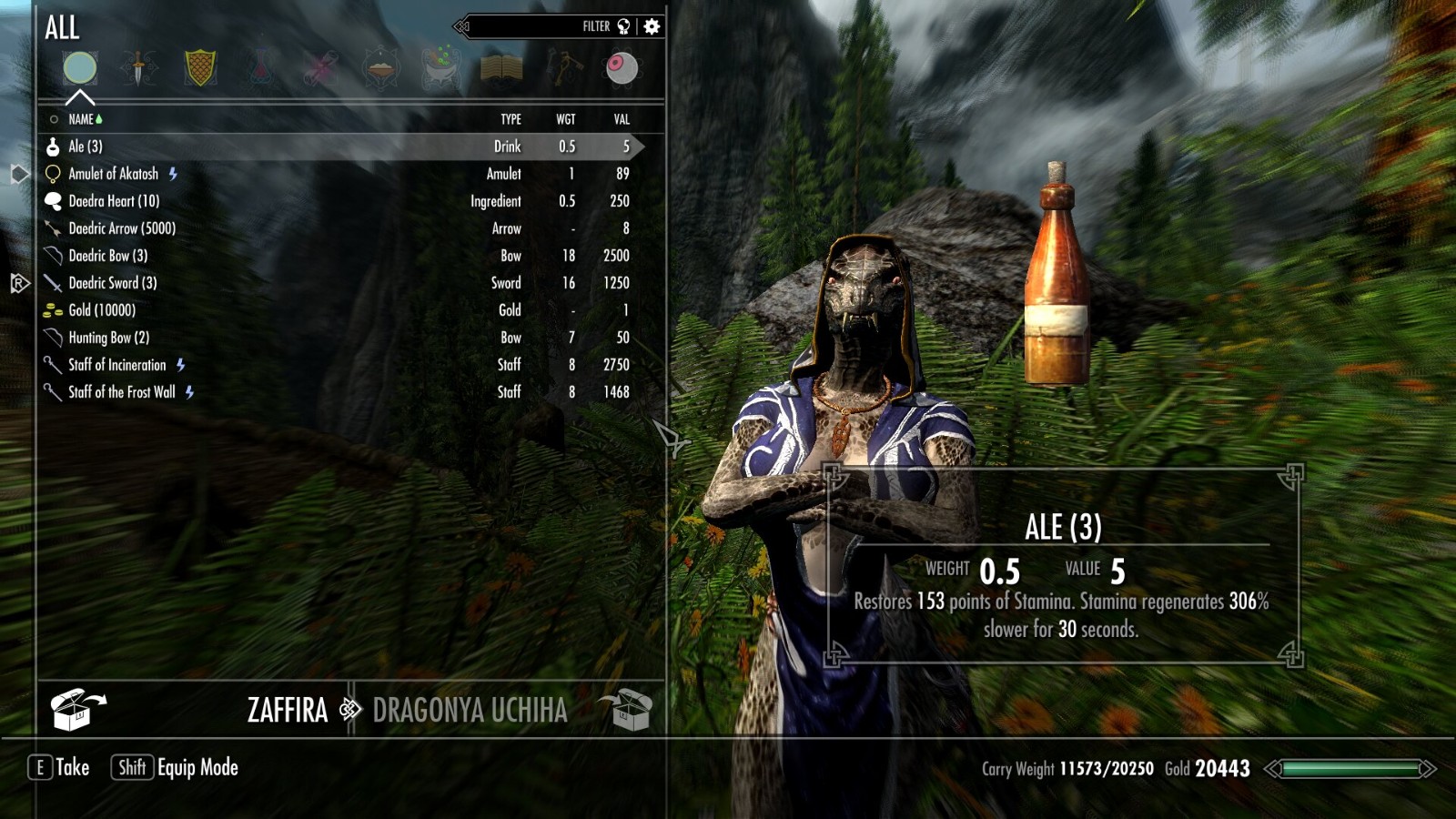Switch to Dragonya Uchiha's inventory chest icon
Viewport: 1456px width, 819px height.
626,710
